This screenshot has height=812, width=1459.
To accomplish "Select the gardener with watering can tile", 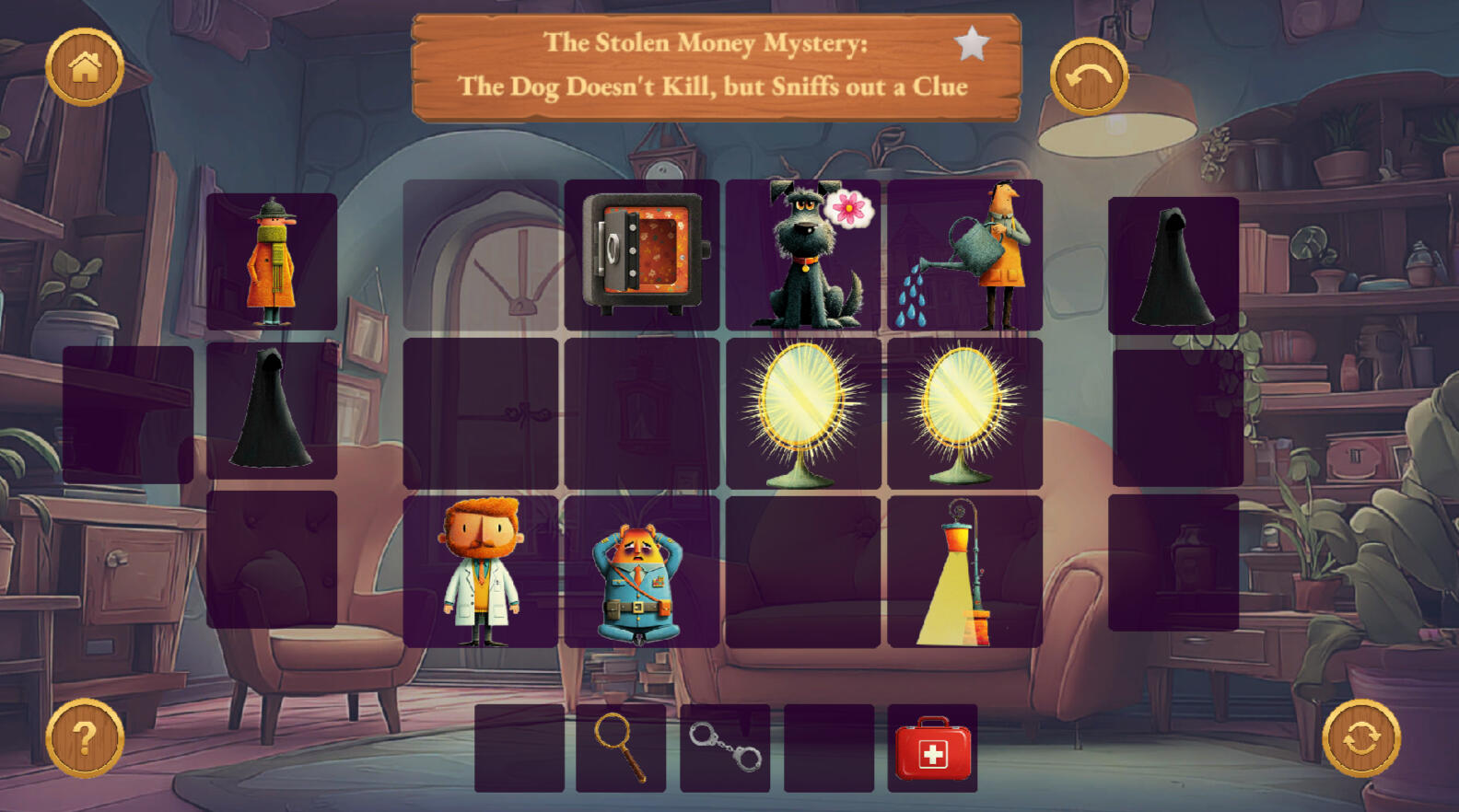I will 964,254.
